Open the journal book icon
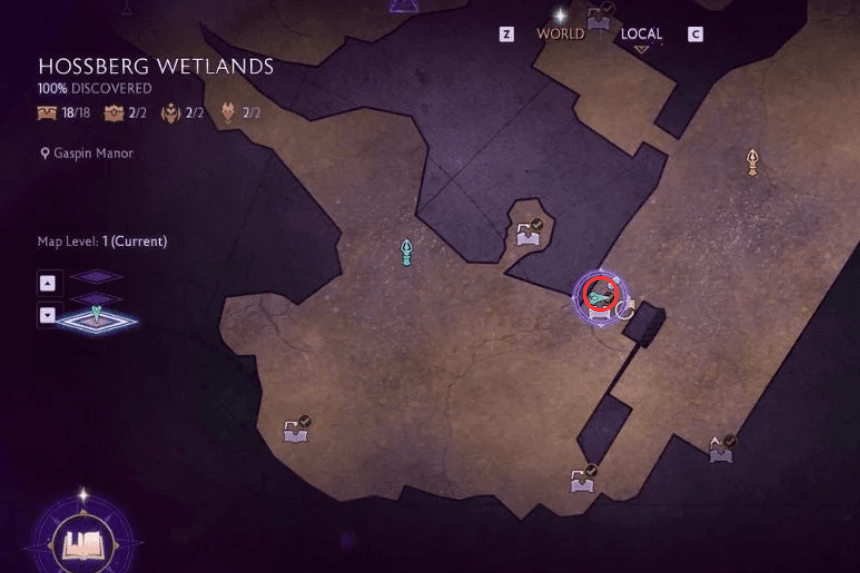The image size is (860, 573). (83, 543)
